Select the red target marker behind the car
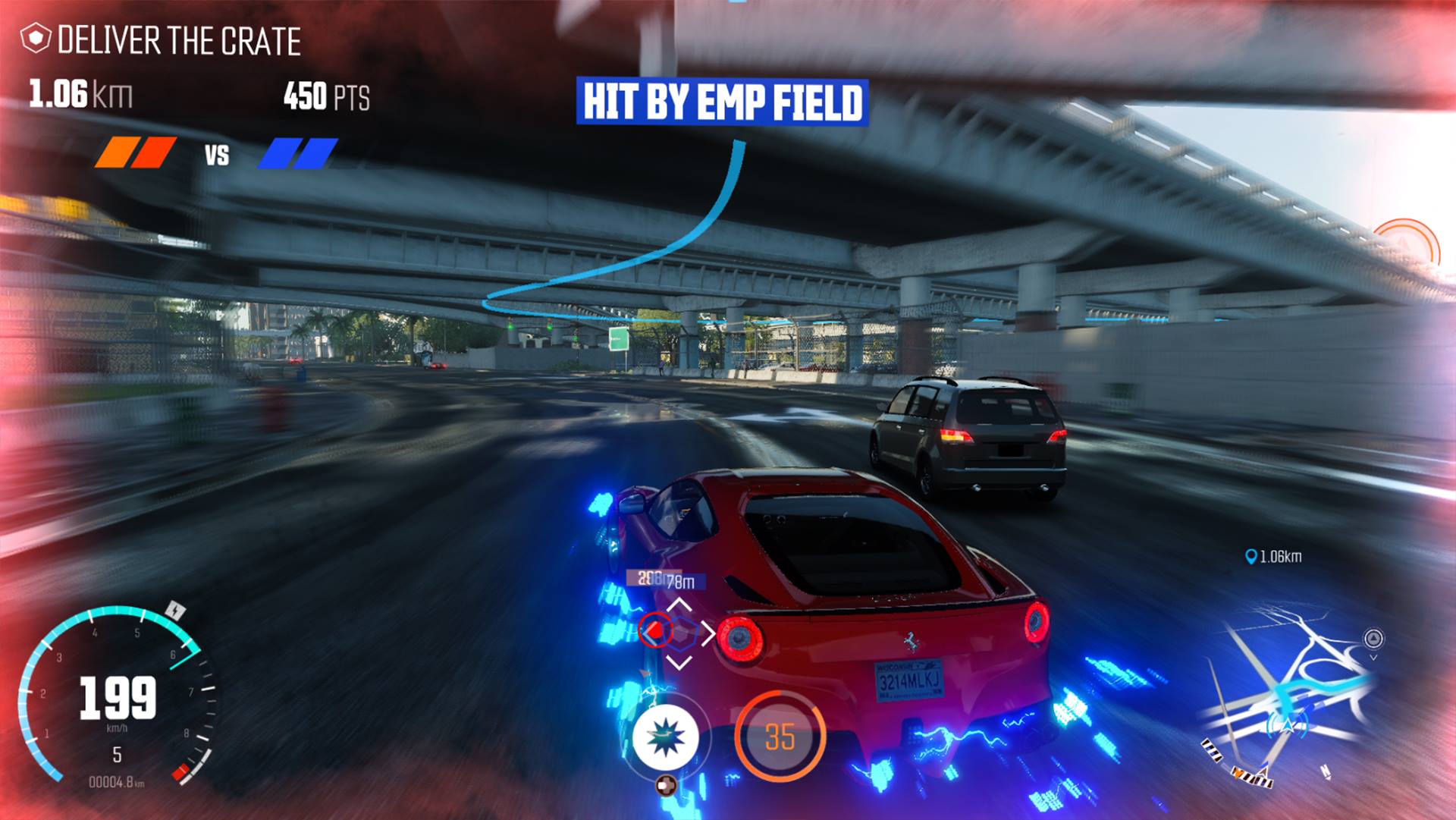1456x820 pixels. [654, 630]
